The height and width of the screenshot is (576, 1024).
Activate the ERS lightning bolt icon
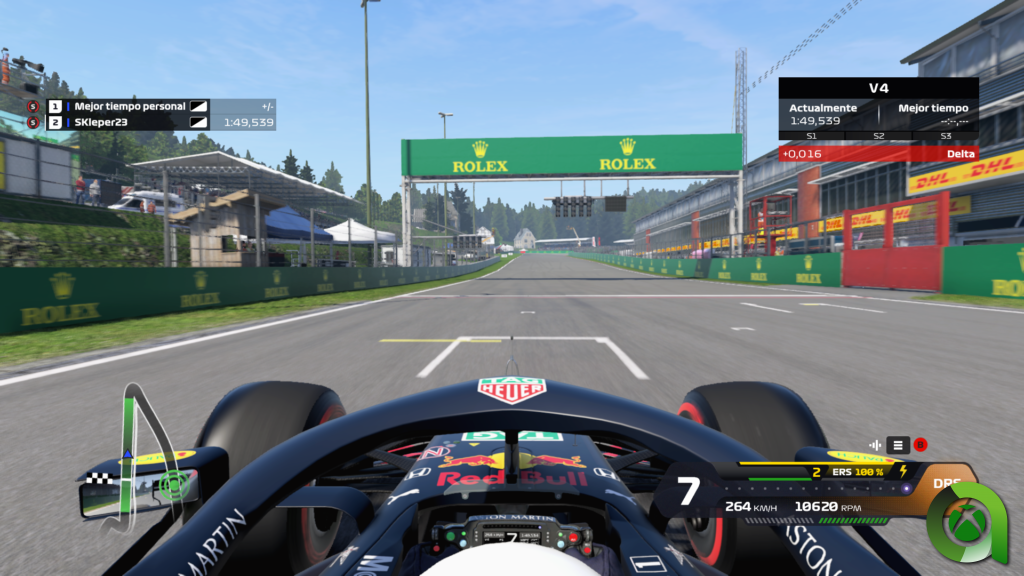[904, 471]
